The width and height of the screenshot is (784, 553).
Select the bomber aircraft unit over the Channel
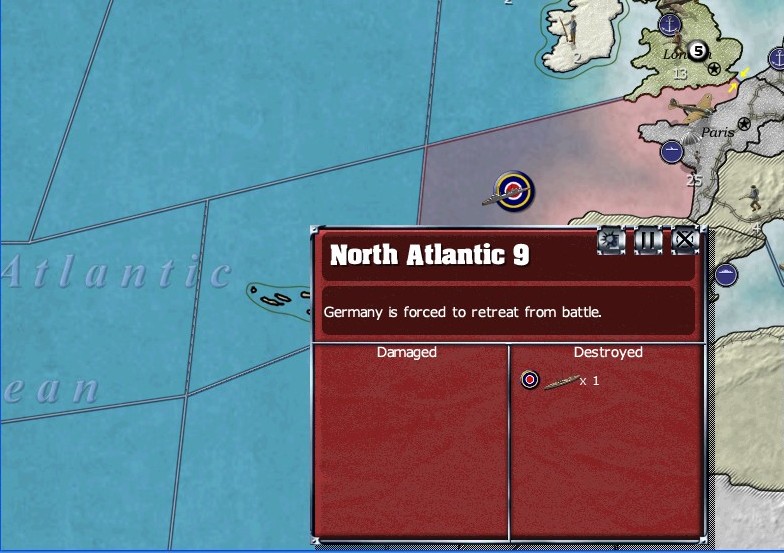point(695,108)
